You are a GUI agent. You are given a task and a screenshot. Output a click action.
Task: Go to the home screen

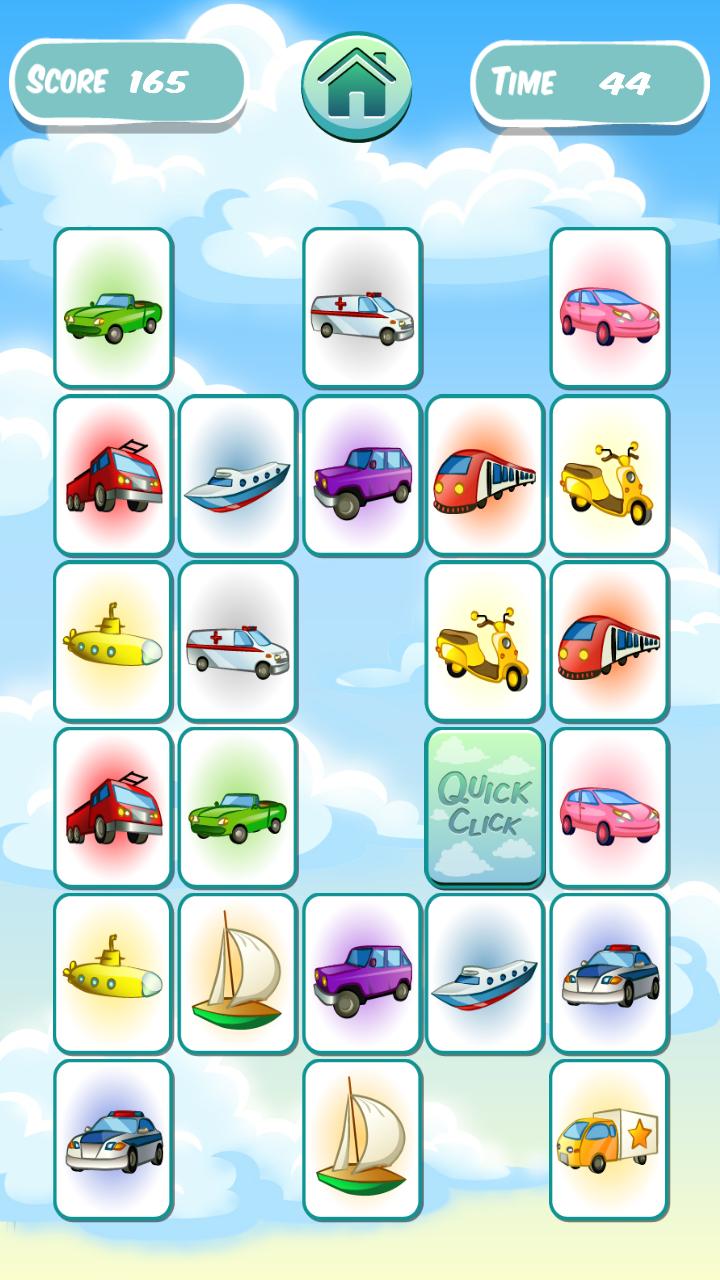click(x=357, y=87)
